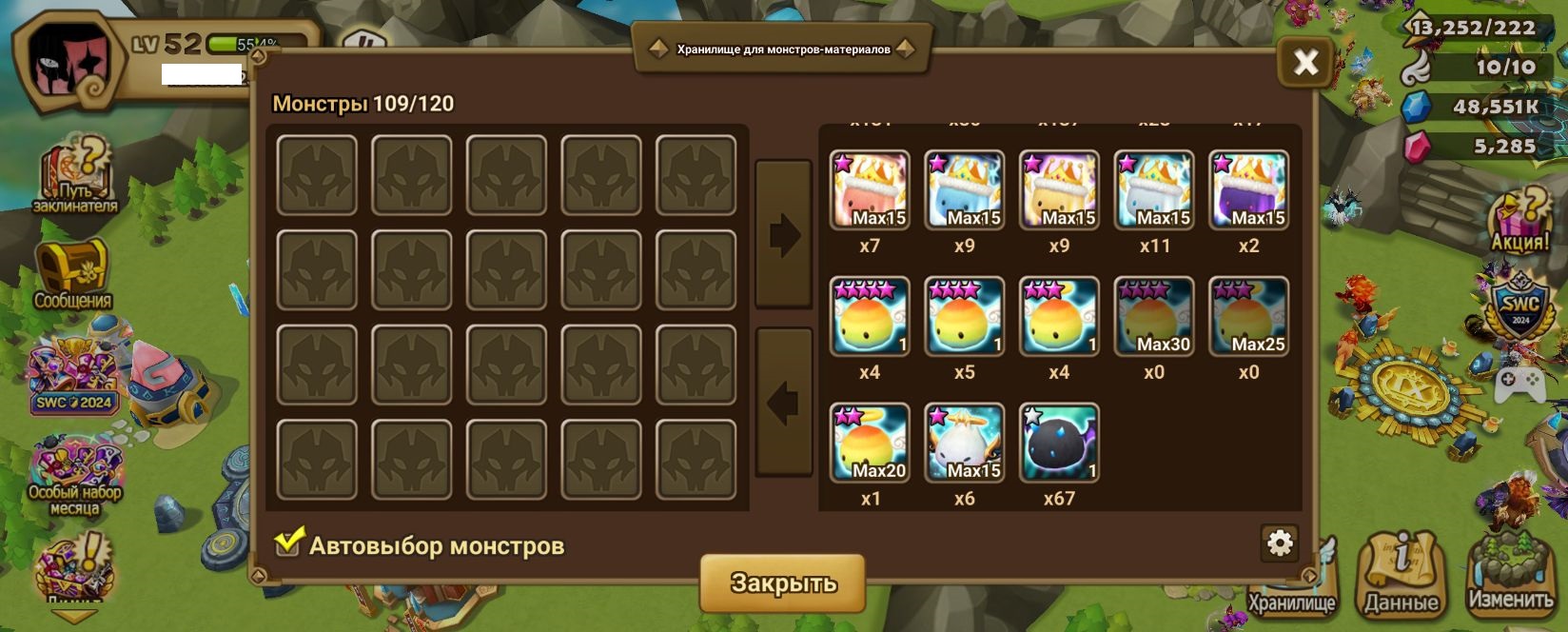The height and width of the screenshot is (632, 1568).
Task: Pick the four-star Rainbowmon with x5
Action: 964,317
